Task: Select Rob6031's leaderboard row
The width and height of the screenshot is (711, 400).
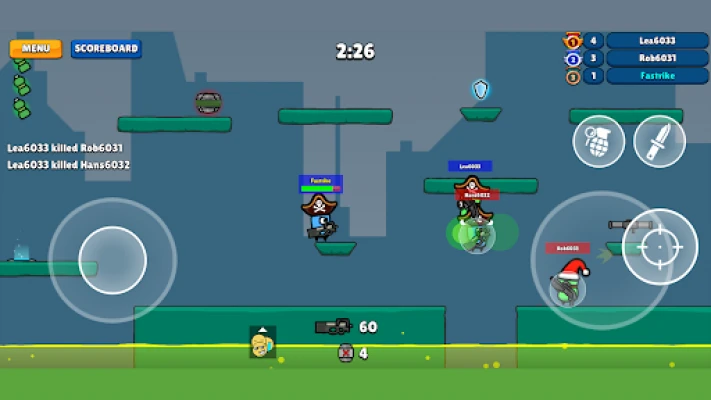Action: pyautogui.click(x=657, y=58)
